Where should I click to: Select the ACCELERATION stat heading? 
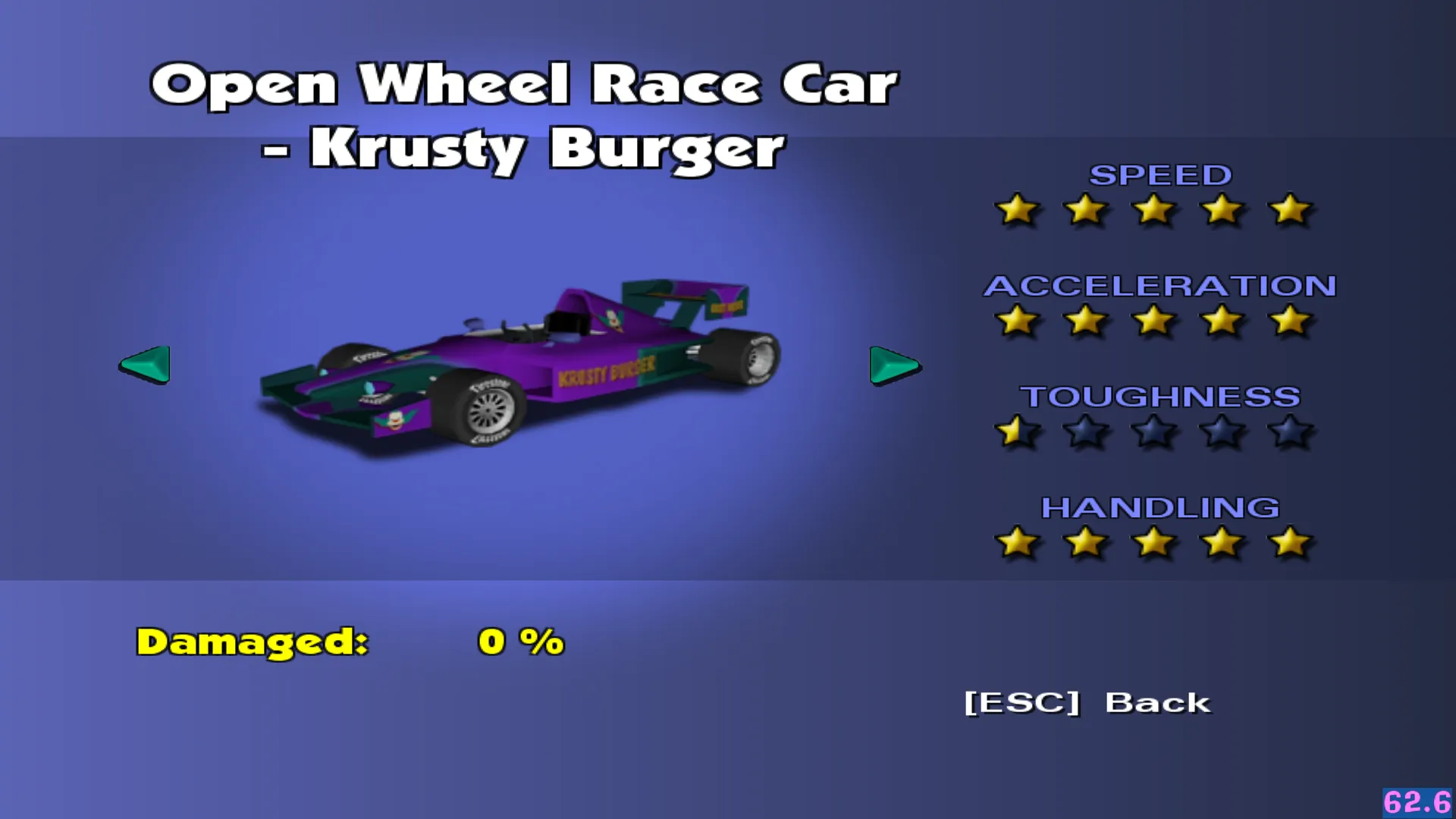click(1159, 286)
